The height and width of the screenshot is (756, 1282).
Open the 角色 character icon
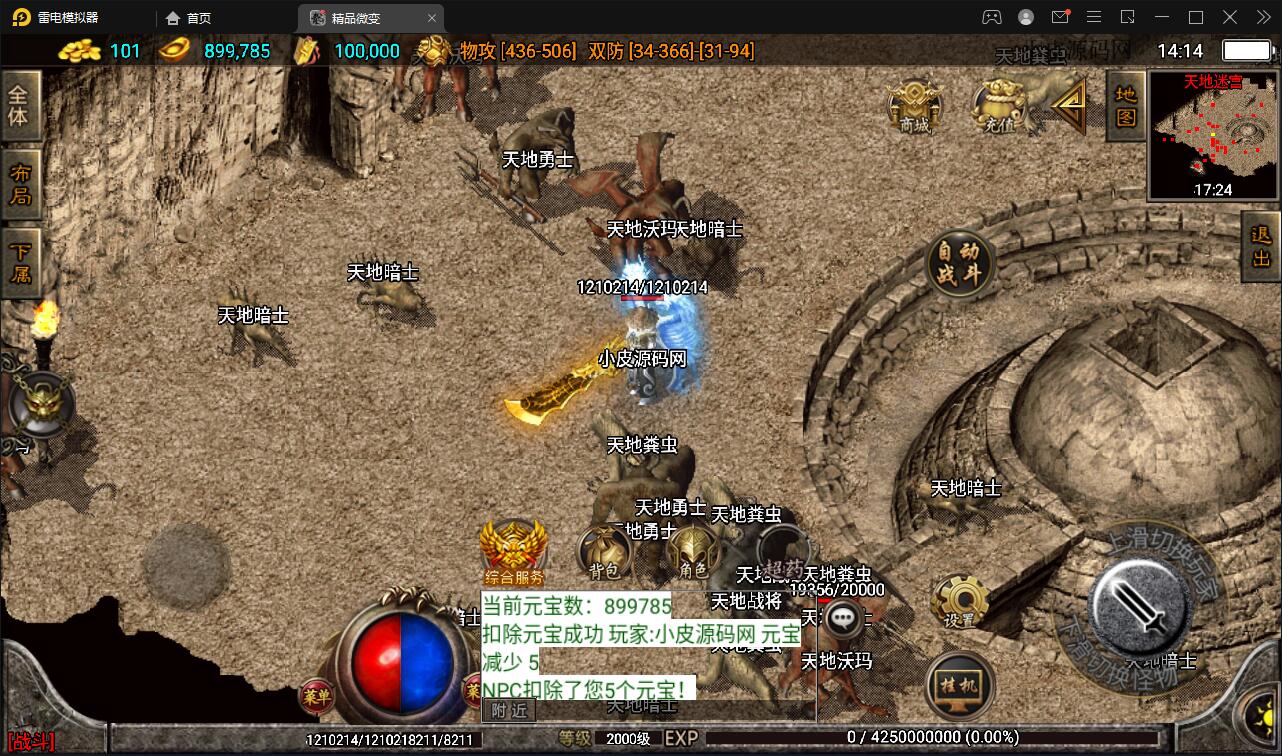coord(693,551)
